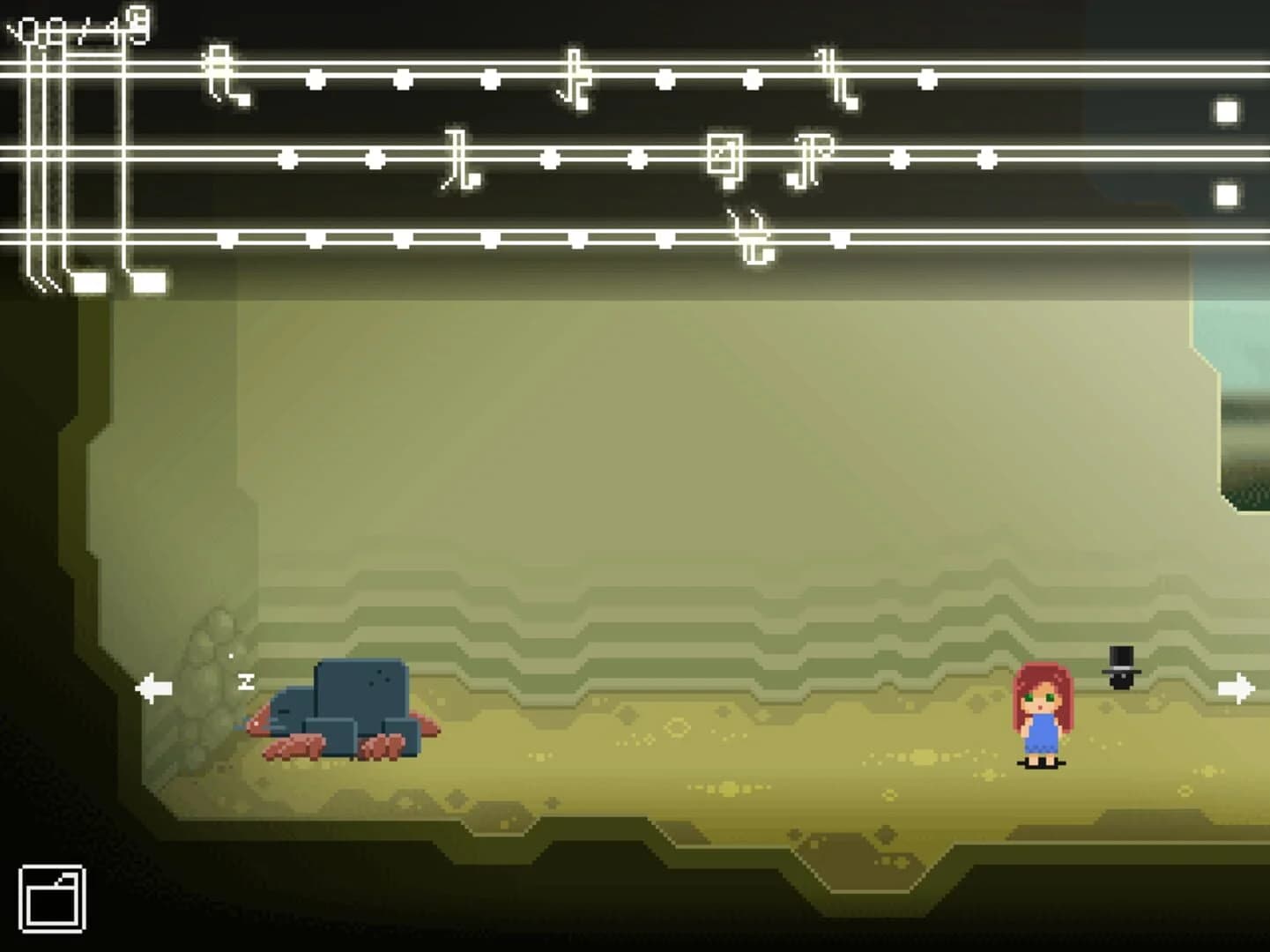Click the z sleep indicator above the crab
The image size is (1270, 952).
click(x=246, y=681)
